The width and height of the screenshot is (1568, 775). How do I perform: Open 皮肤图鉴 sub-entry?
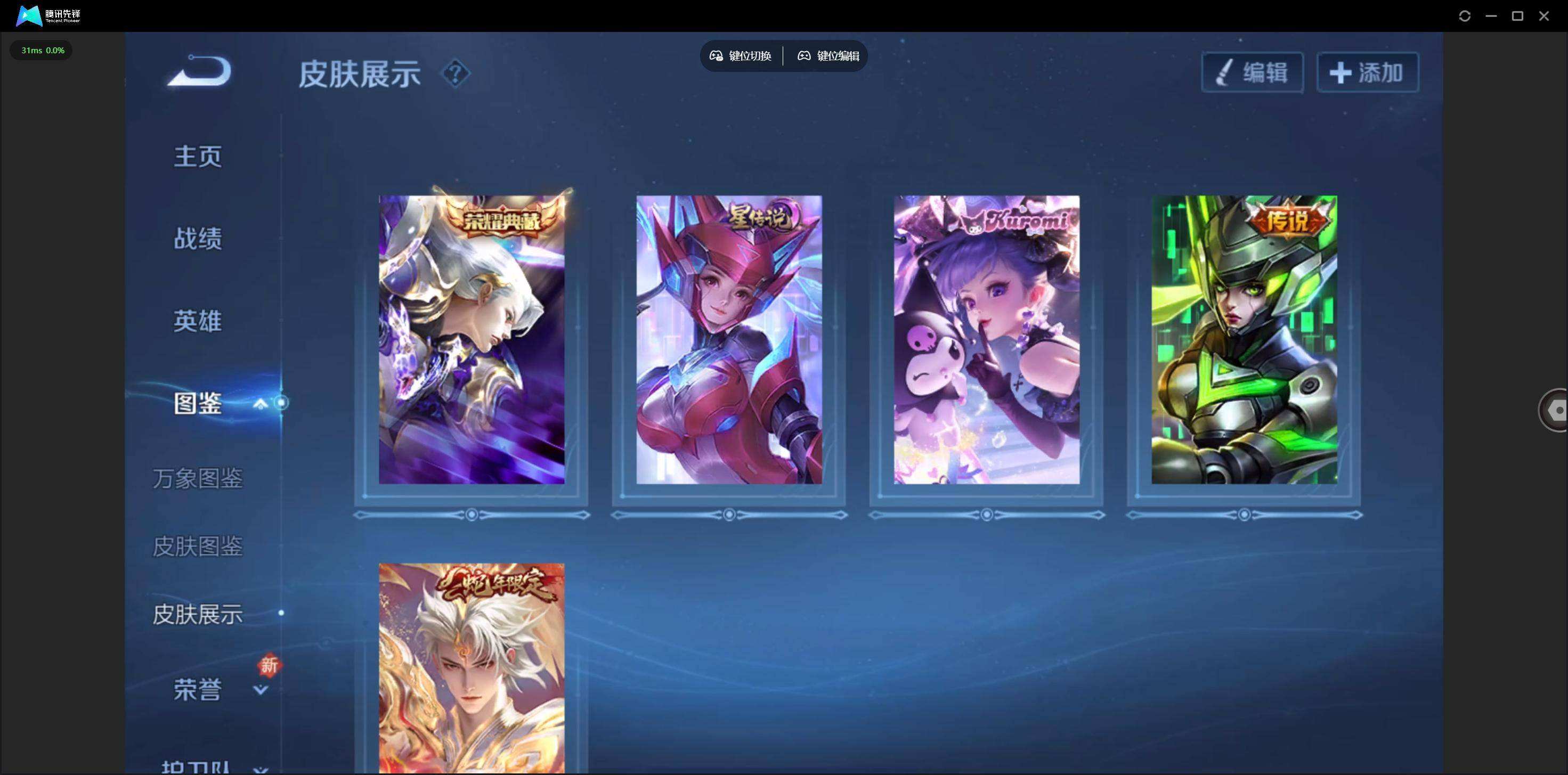pyautogui.click(x=198, y=546)
